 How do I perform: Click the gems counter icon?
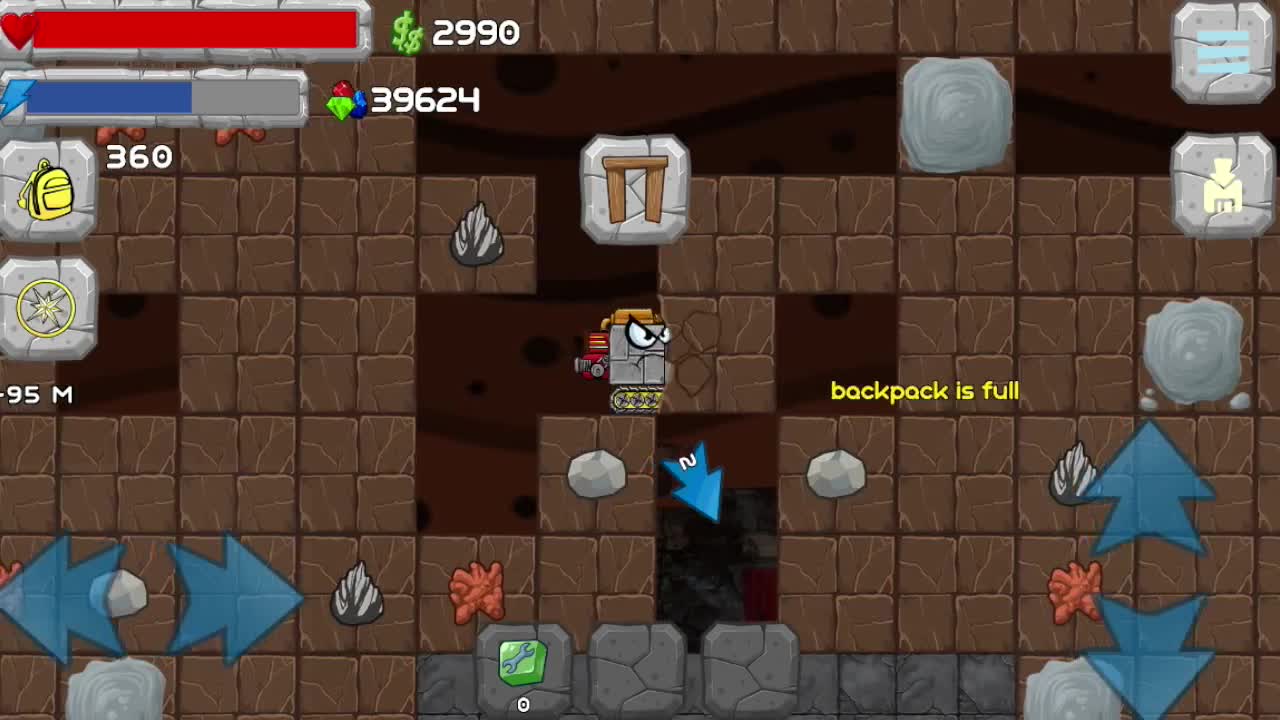348,99
